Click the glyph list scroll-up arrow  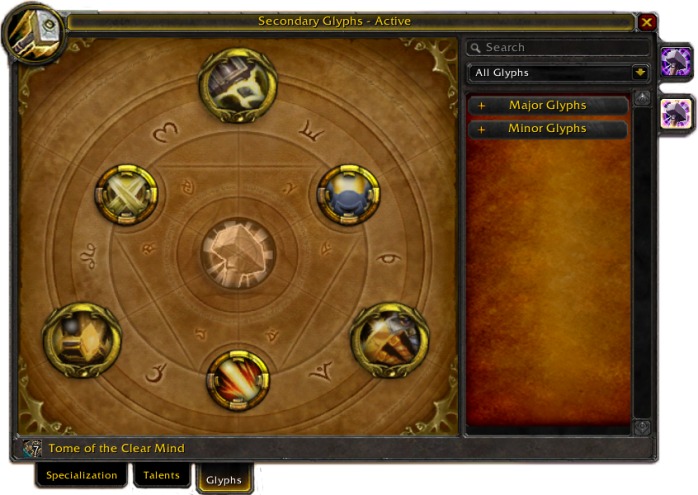click(642, 98)
